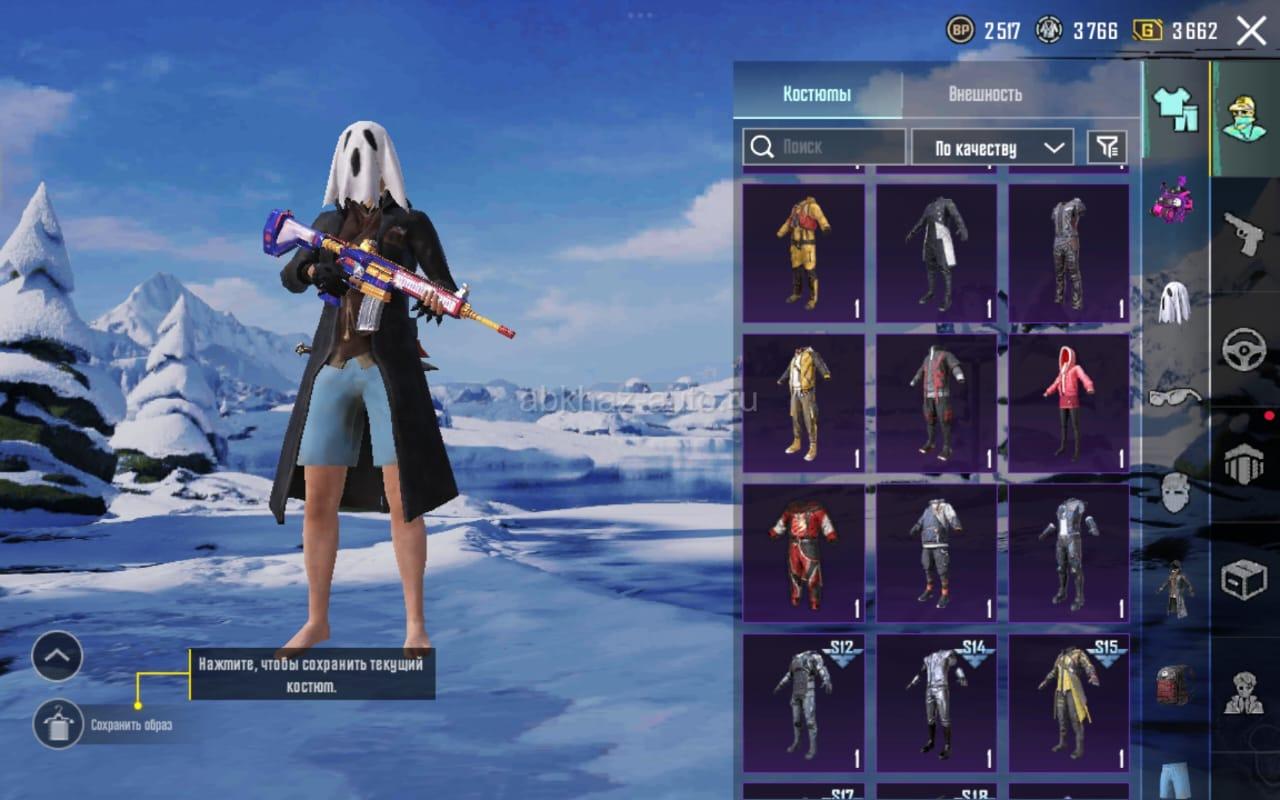Switch to the Внешность tab
This screenshot has width=1280, height=800.
(985, 94)
